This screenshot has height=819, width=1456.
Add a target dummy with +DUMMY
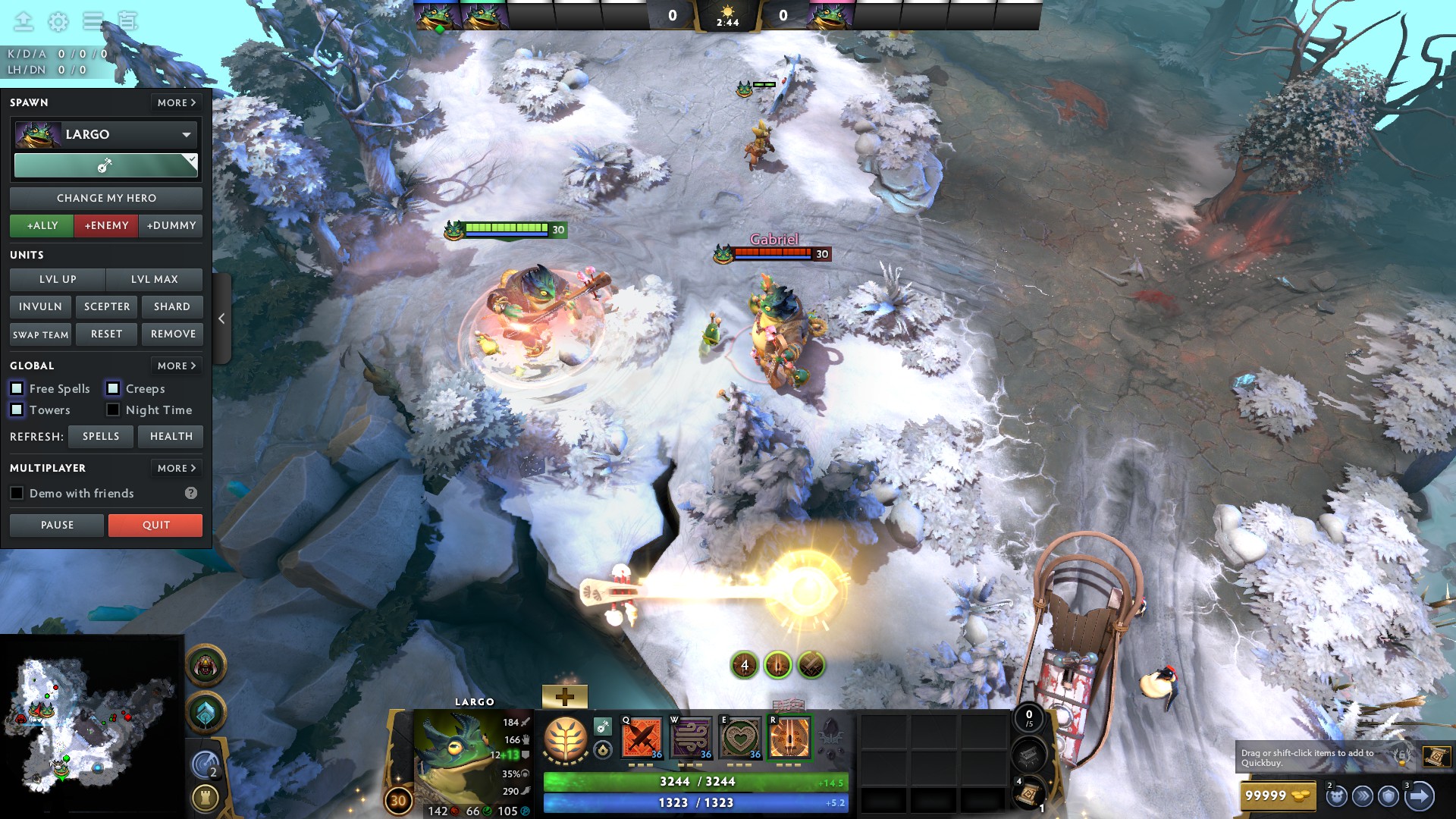171,225
